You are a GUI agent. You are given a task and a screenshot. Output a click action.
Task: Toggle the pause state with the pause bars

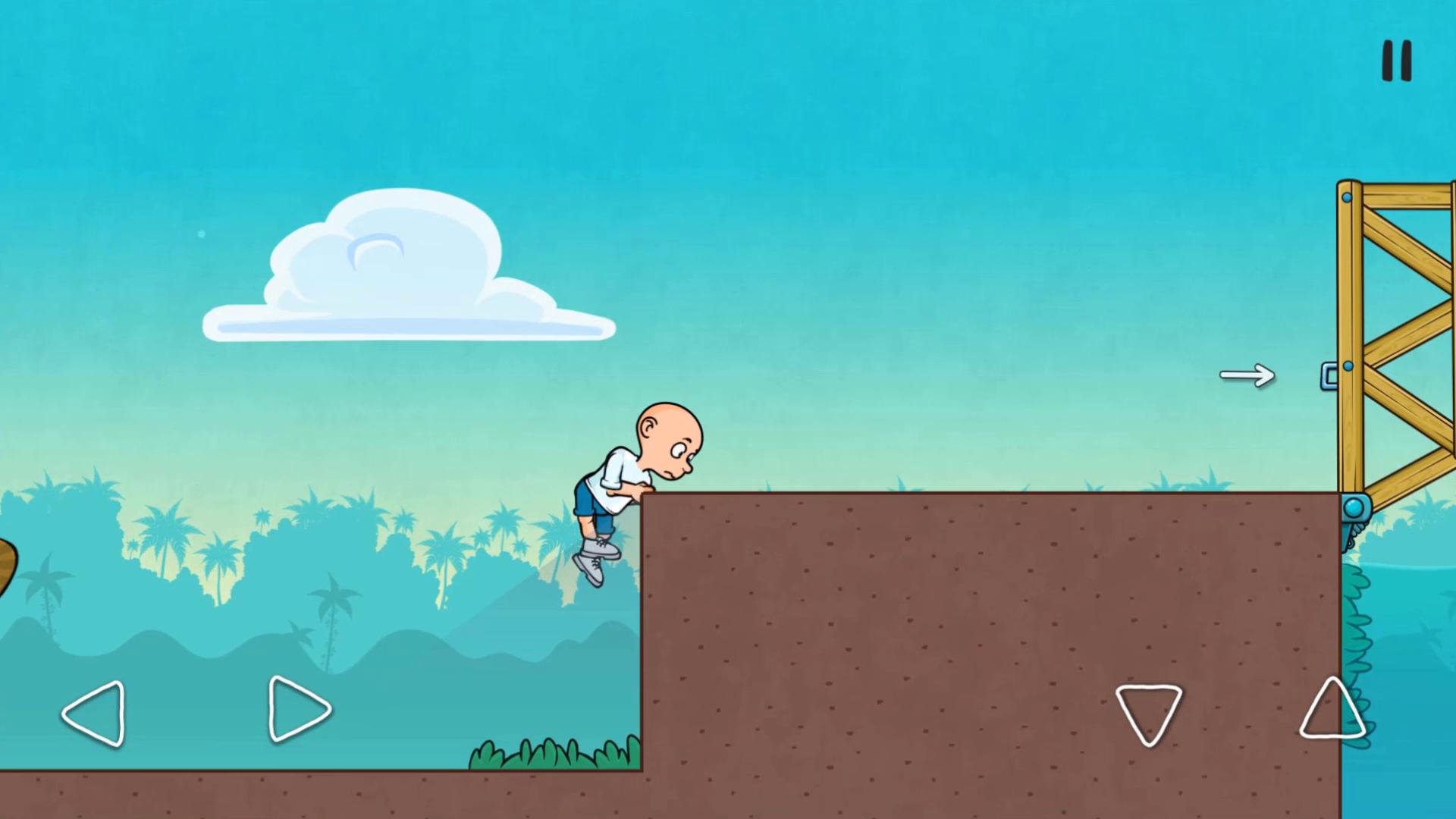(1396, 61)
